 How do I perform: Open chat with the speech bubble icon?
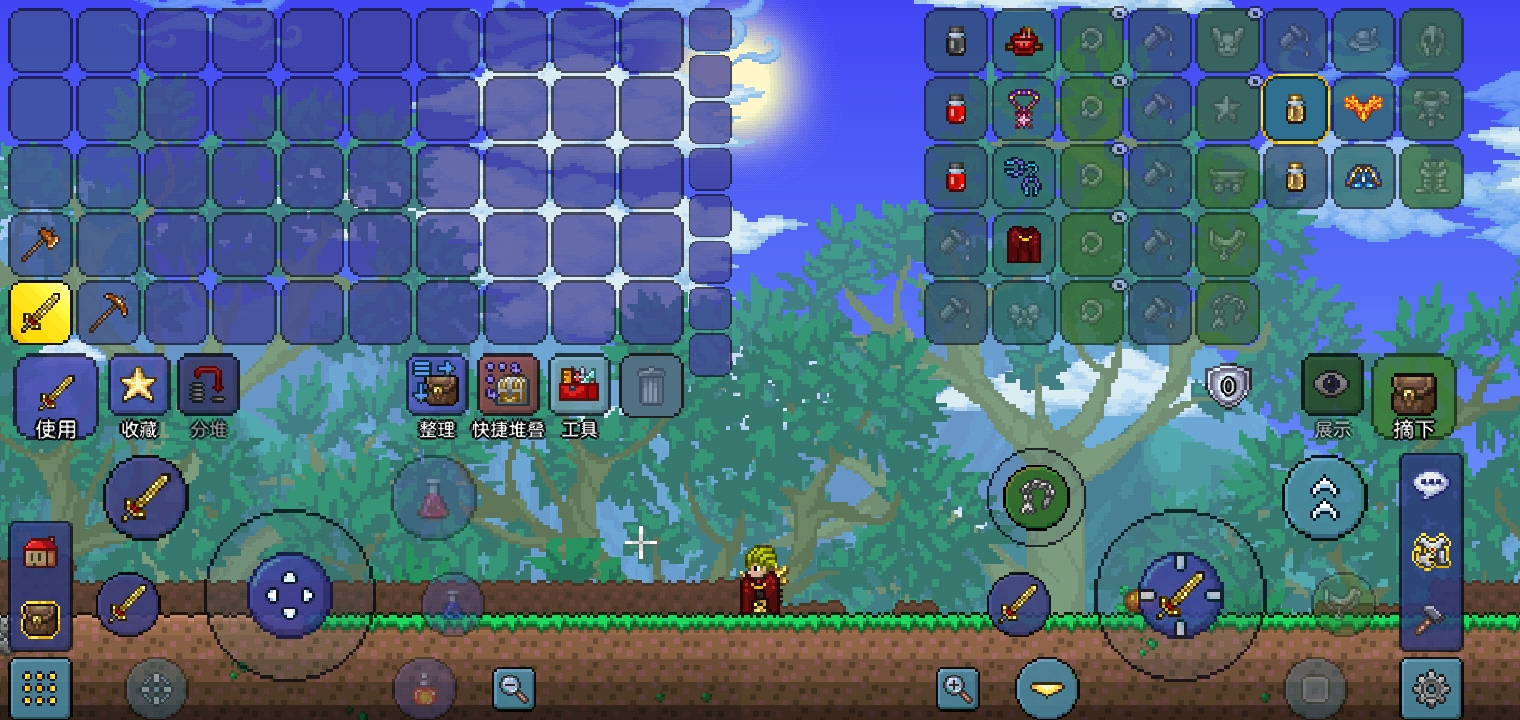coord(1431,484)
